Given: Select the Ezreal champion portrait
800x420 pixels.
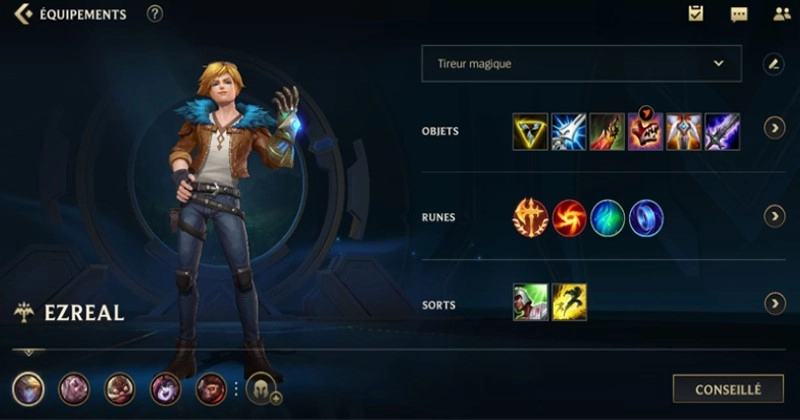Looking at the screenshot, I should point(28,388).
